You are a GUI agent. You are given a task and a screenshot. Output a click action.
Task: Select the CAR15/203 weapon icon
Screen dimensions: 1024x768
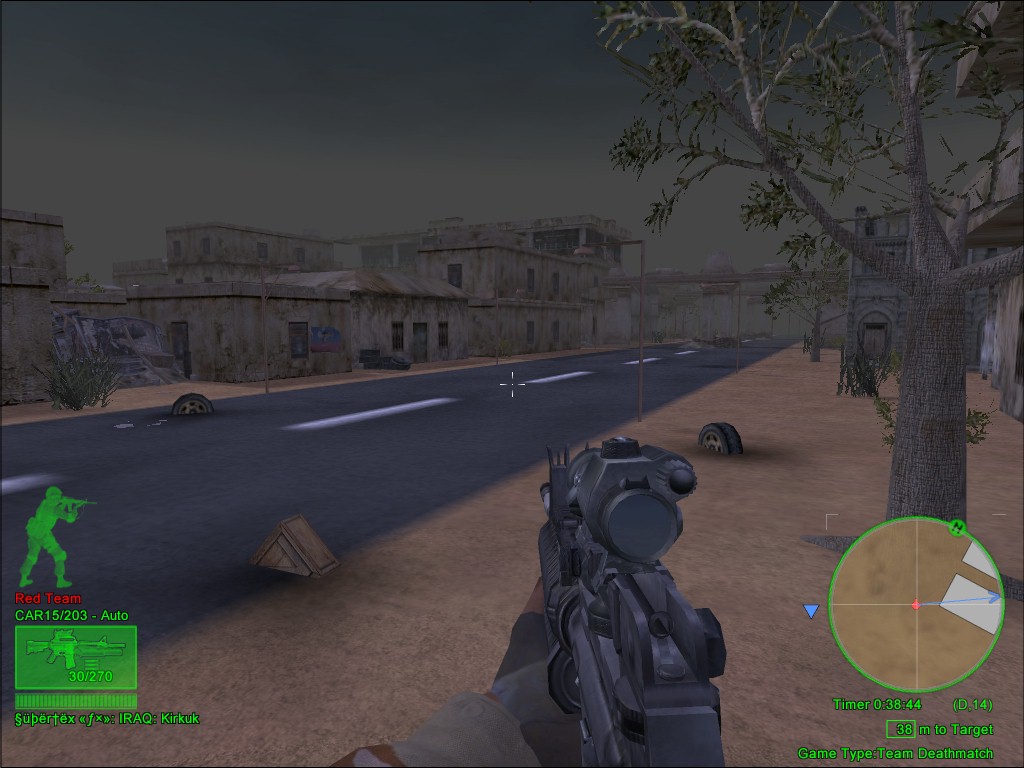(75, 657)
